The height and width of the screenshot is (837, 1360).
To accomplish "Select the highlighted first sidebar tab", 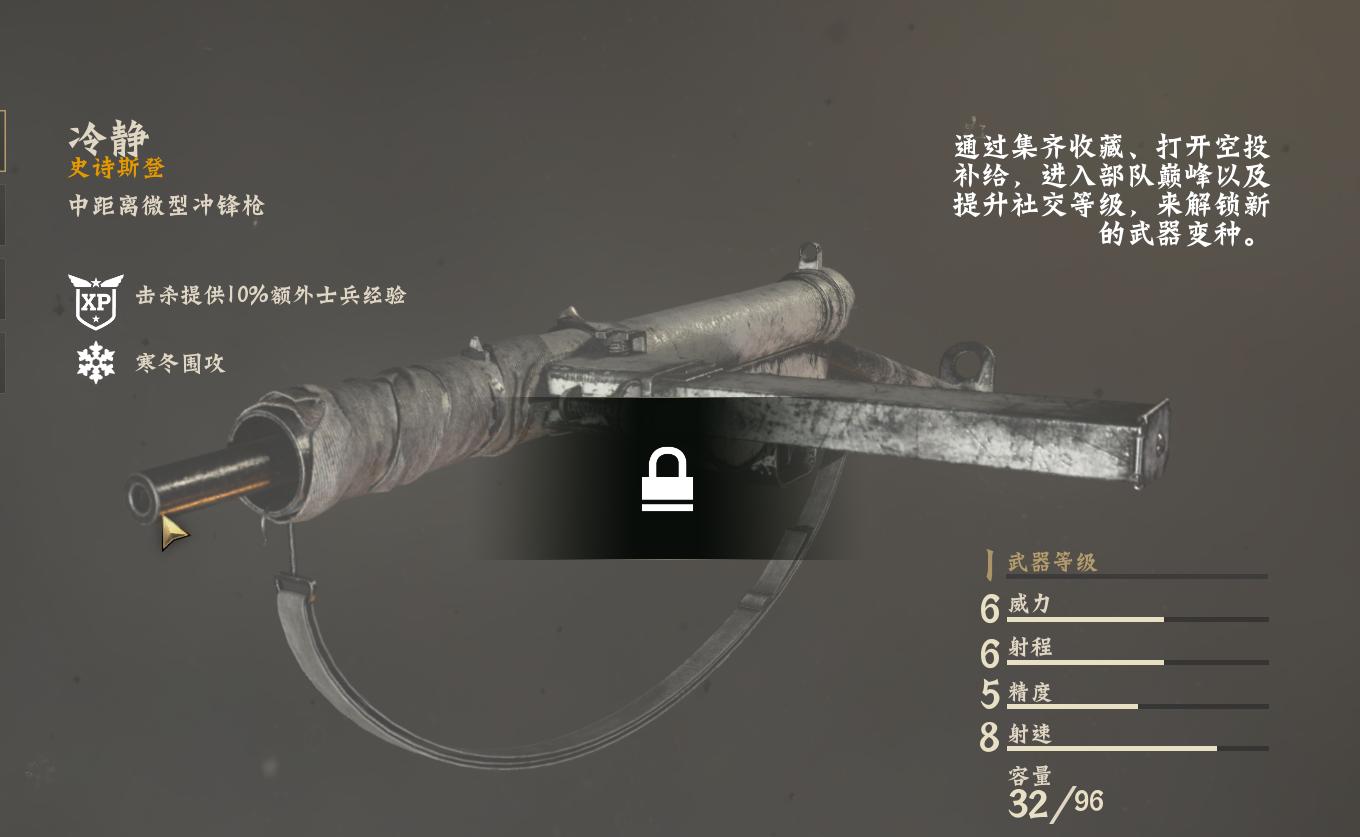I will [3, 140].
